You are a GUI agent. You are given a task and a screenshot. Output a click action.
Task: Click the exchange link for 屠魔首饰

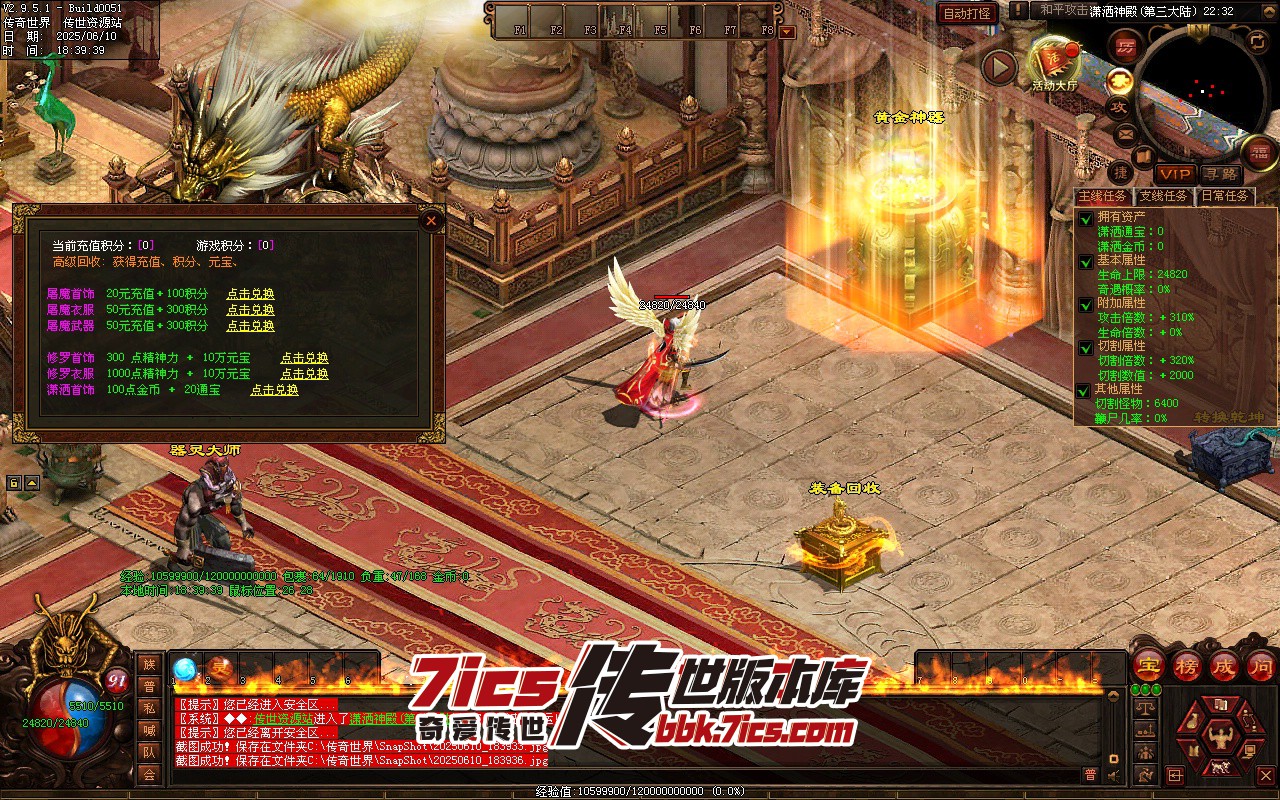point(250,294)
